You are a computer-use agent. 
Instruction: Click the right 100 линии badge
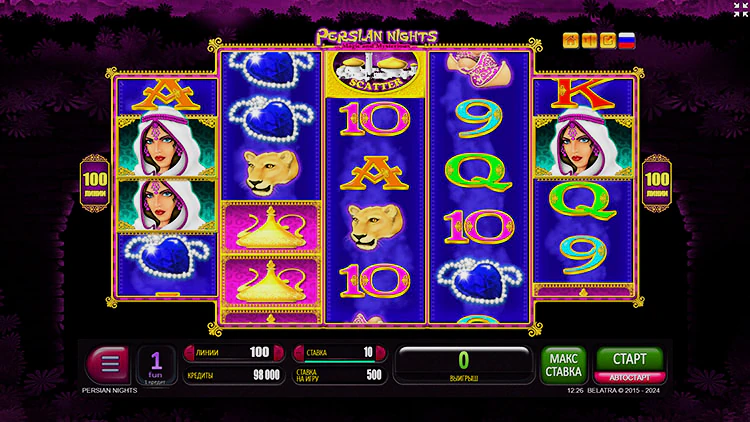pos(656,178)
